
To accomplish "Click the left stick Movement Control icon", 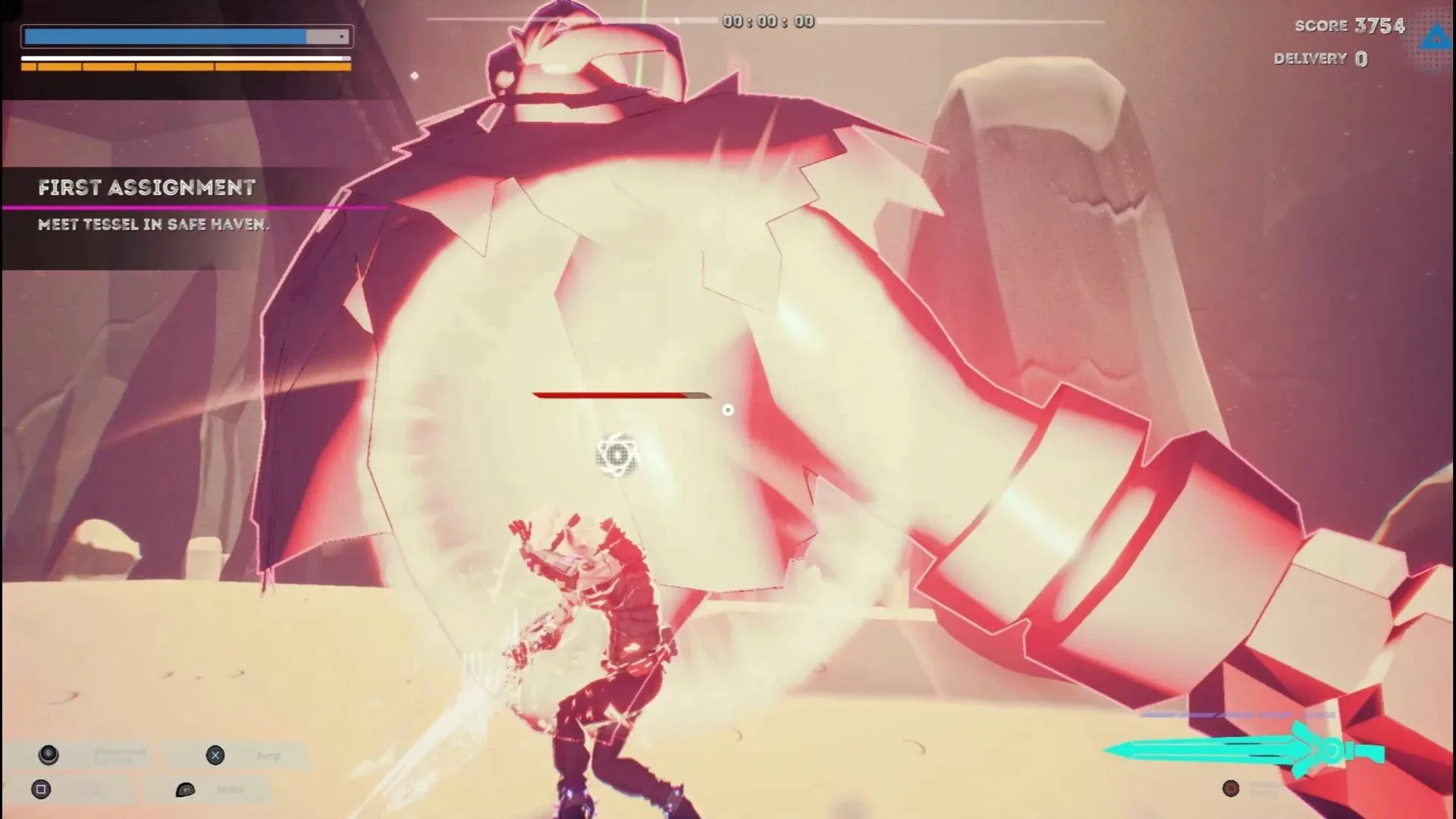I will [x=47, y=755].
